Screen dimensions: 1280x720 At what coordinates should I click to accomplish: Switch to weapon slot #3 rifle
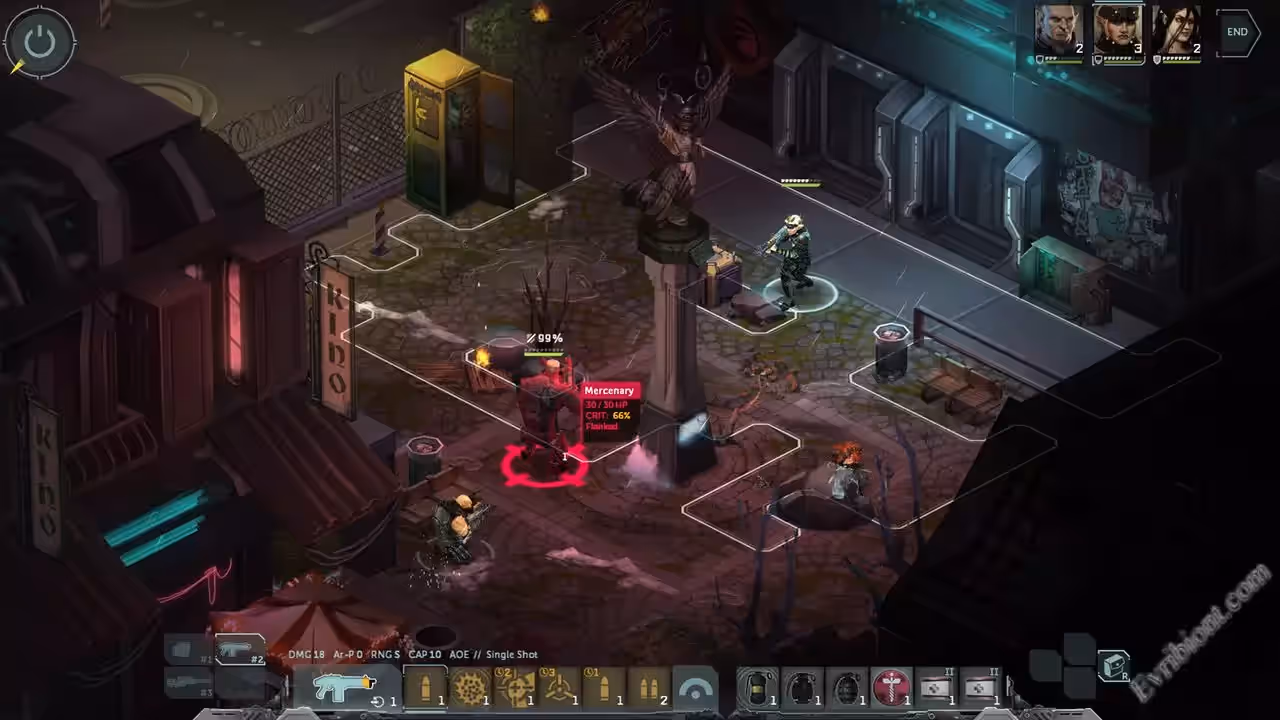tap(188, 685)
